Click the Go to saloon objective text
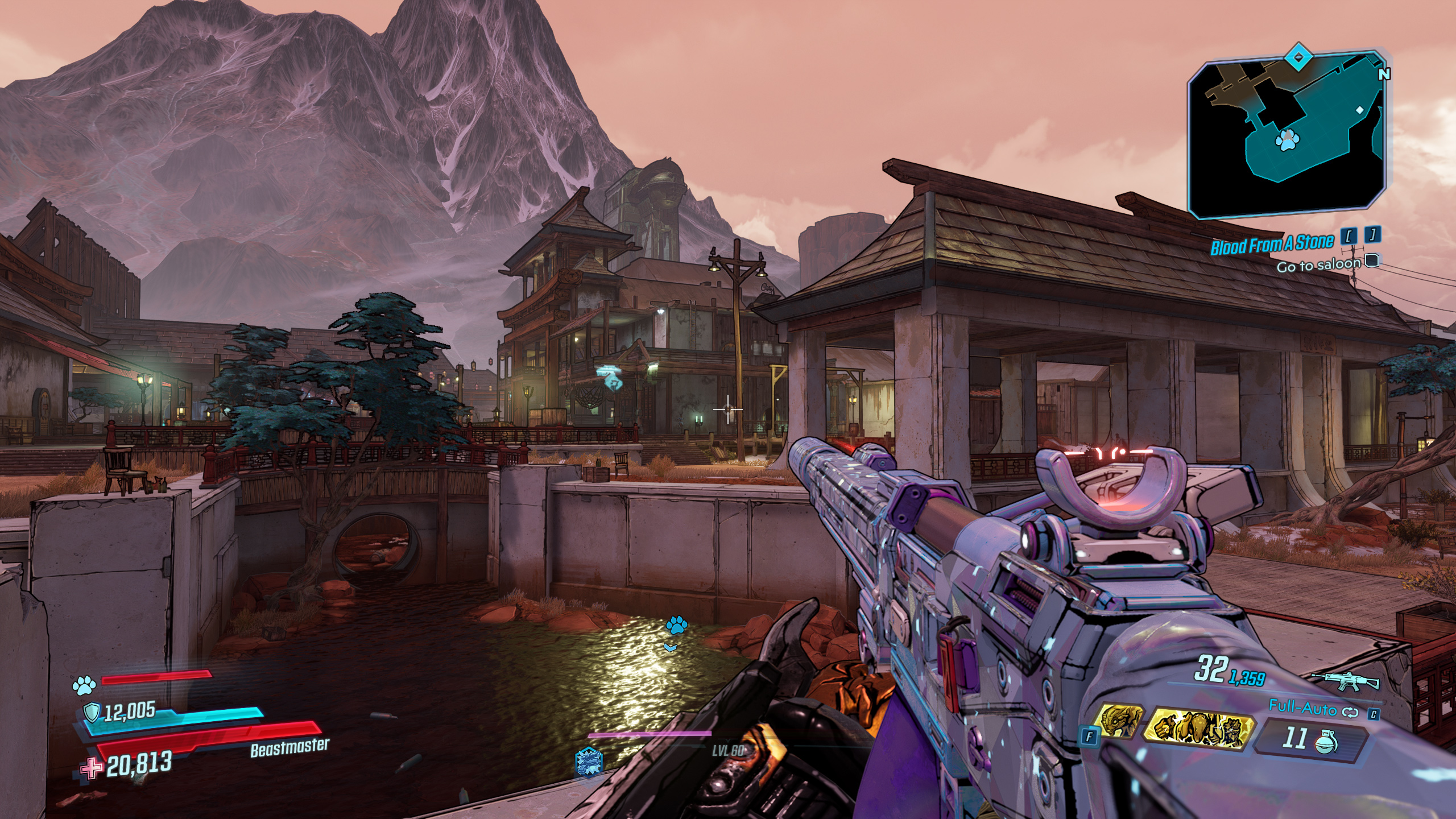Screen dimensions: 1456x819 point(1318,266)
